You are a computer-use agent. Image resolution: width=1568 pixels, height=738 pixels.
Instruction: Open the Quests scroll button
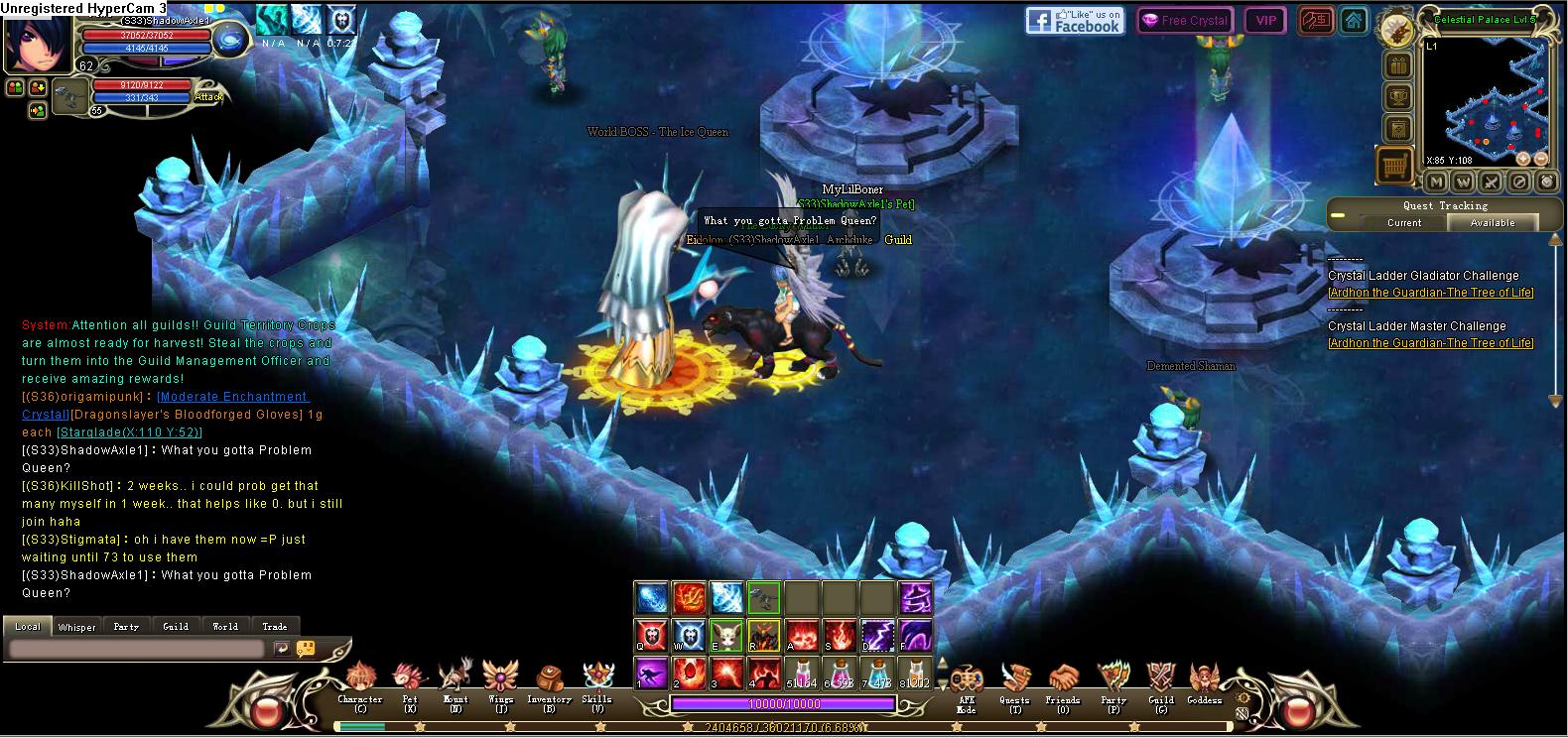click(x=1014, y=682)
